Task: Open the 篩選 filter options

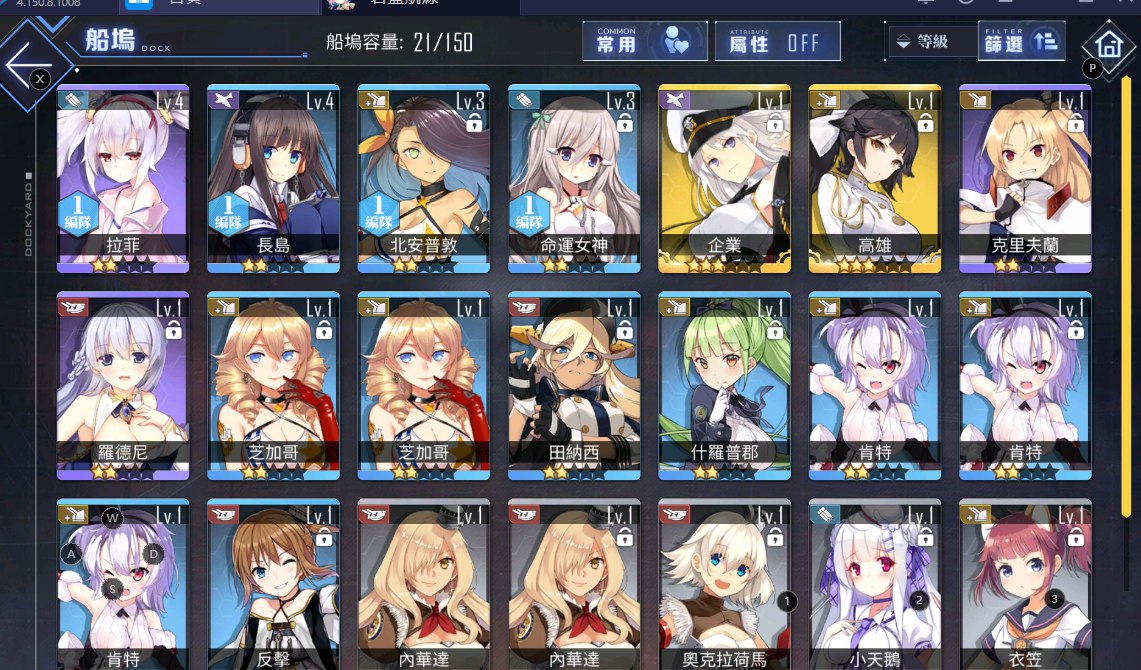Action: click(x=1020, y=42)
